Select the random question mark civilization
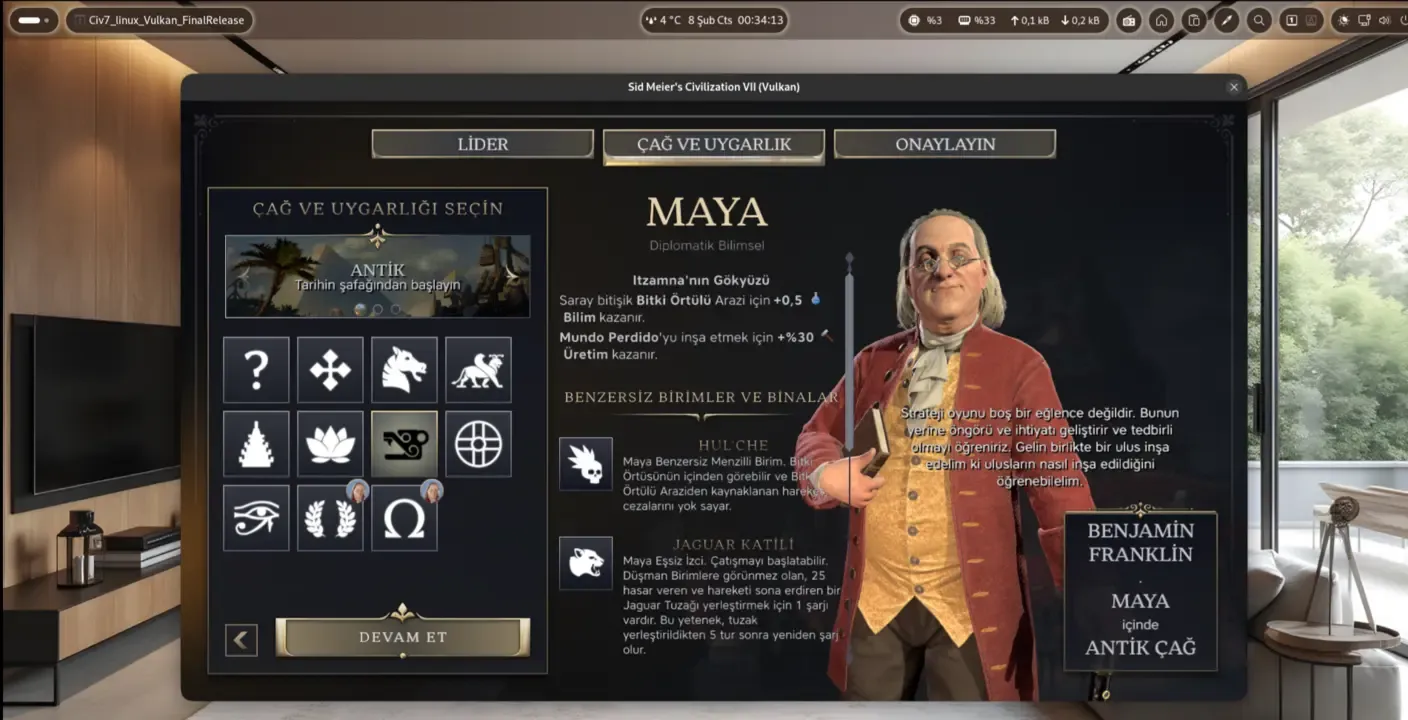This screenshot has width=1408, height=720. (256, 370)
